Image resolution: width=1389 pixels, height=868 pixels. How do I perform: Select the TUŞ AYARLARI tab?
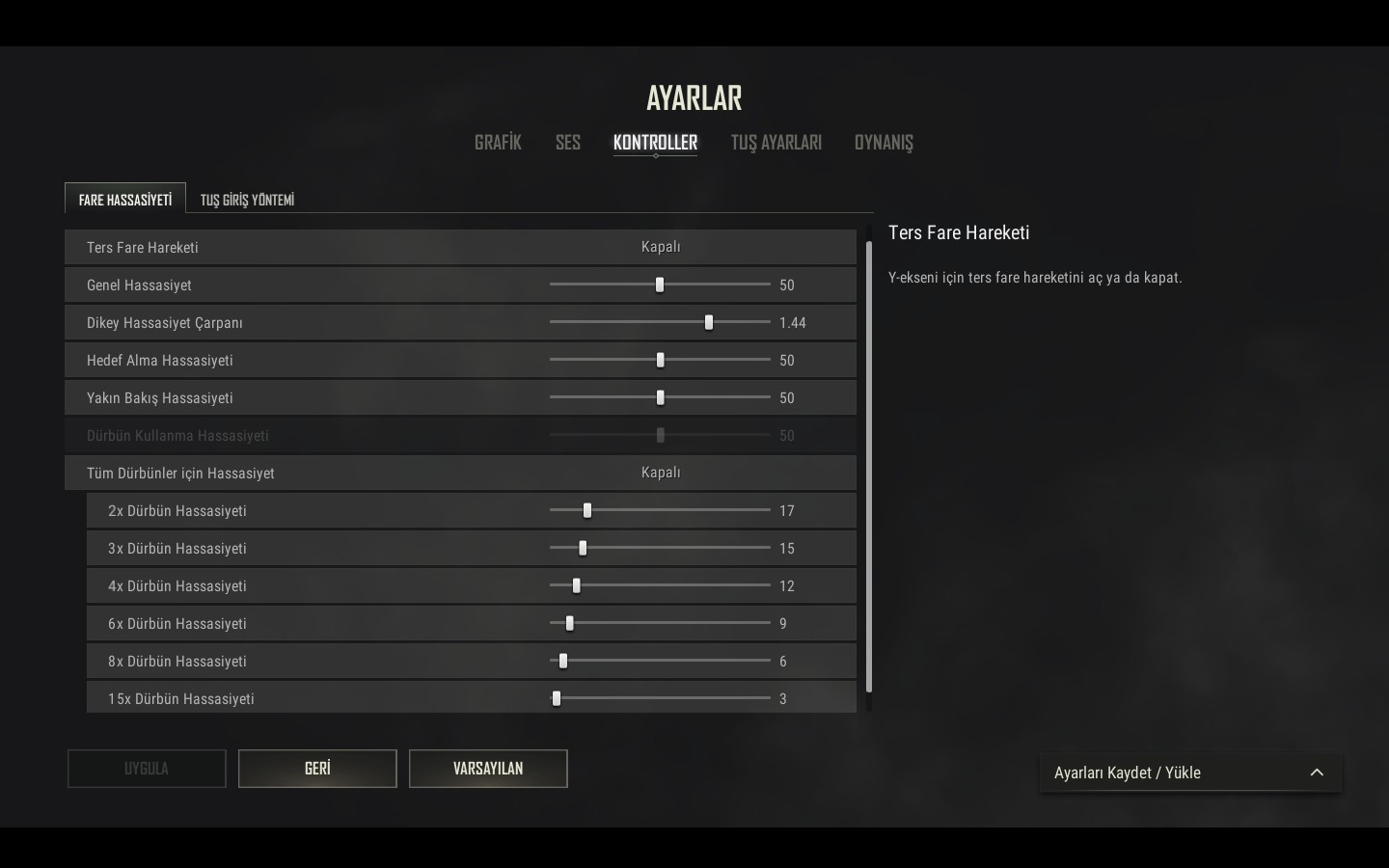tap(776, 143)
